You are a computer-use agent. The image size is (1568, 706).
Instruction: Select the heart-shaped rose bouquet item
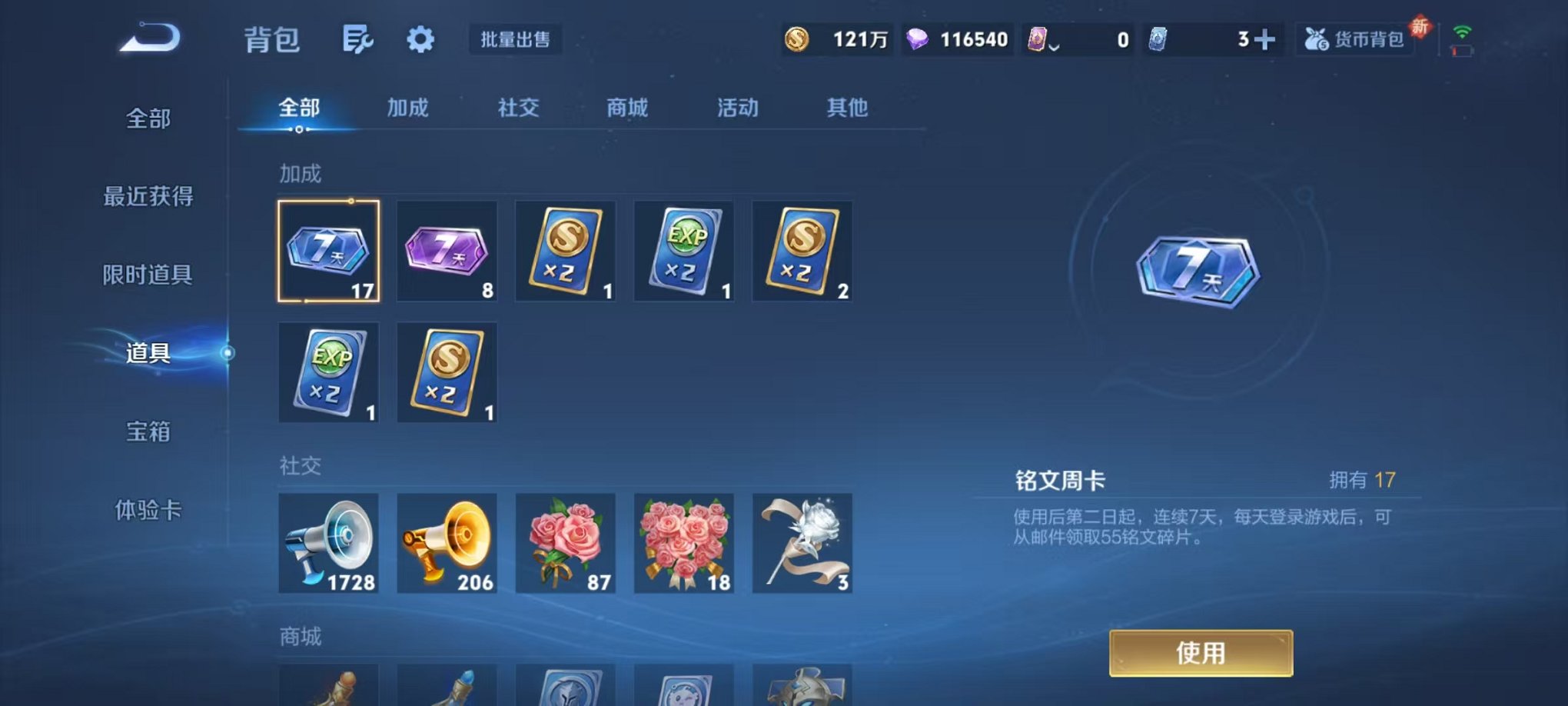click(683, 542)
